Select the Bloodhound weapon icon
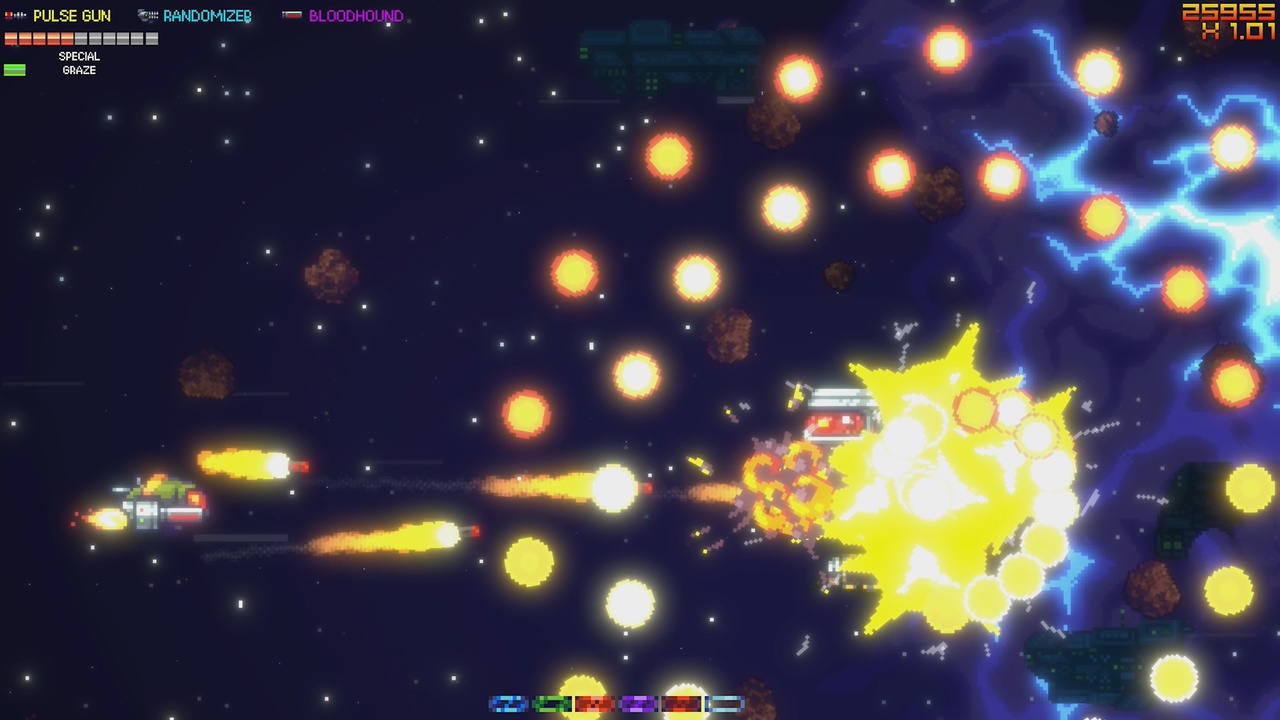The height and width of the screenshot is (720, 1280). pyautogui.click(x=292, y=15)
